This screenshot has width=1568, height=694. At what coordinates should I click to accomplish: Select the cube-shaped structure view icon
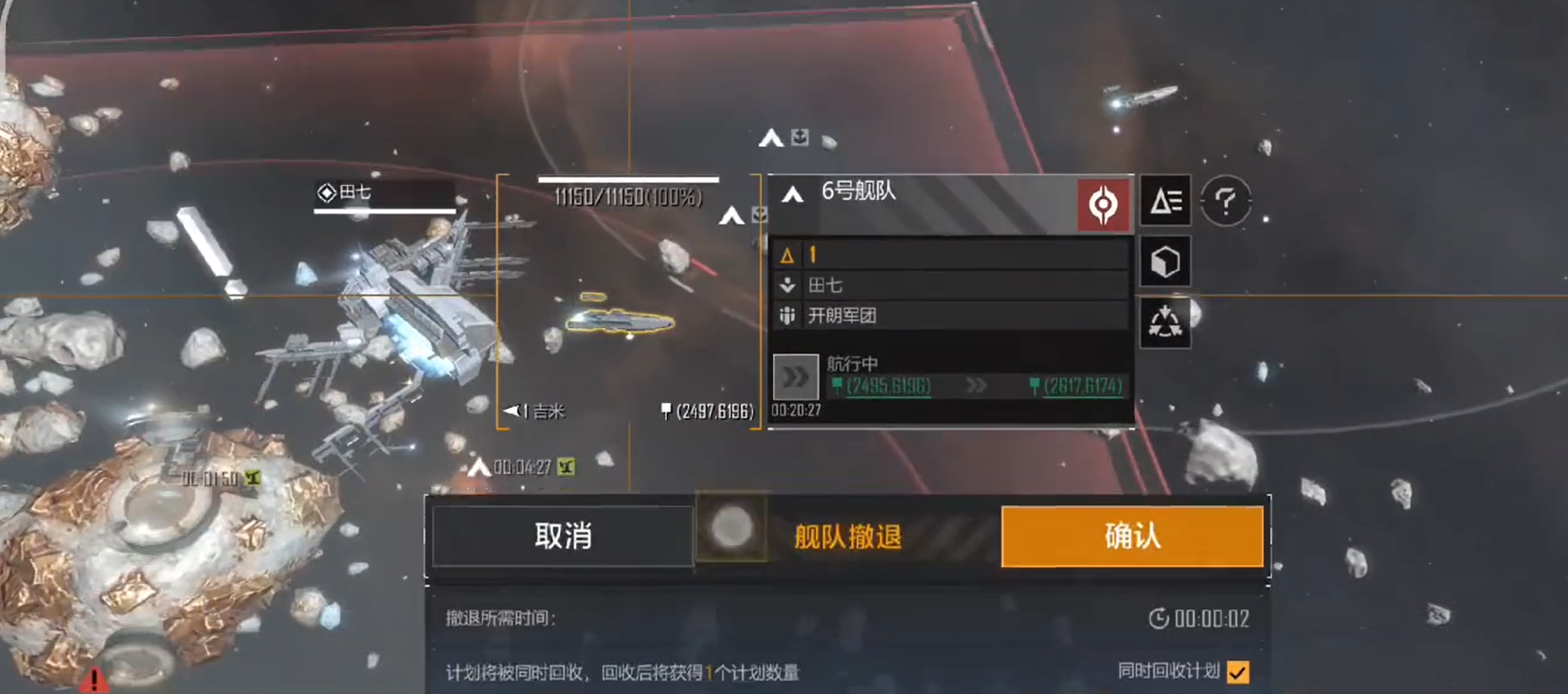point(1165,262)
